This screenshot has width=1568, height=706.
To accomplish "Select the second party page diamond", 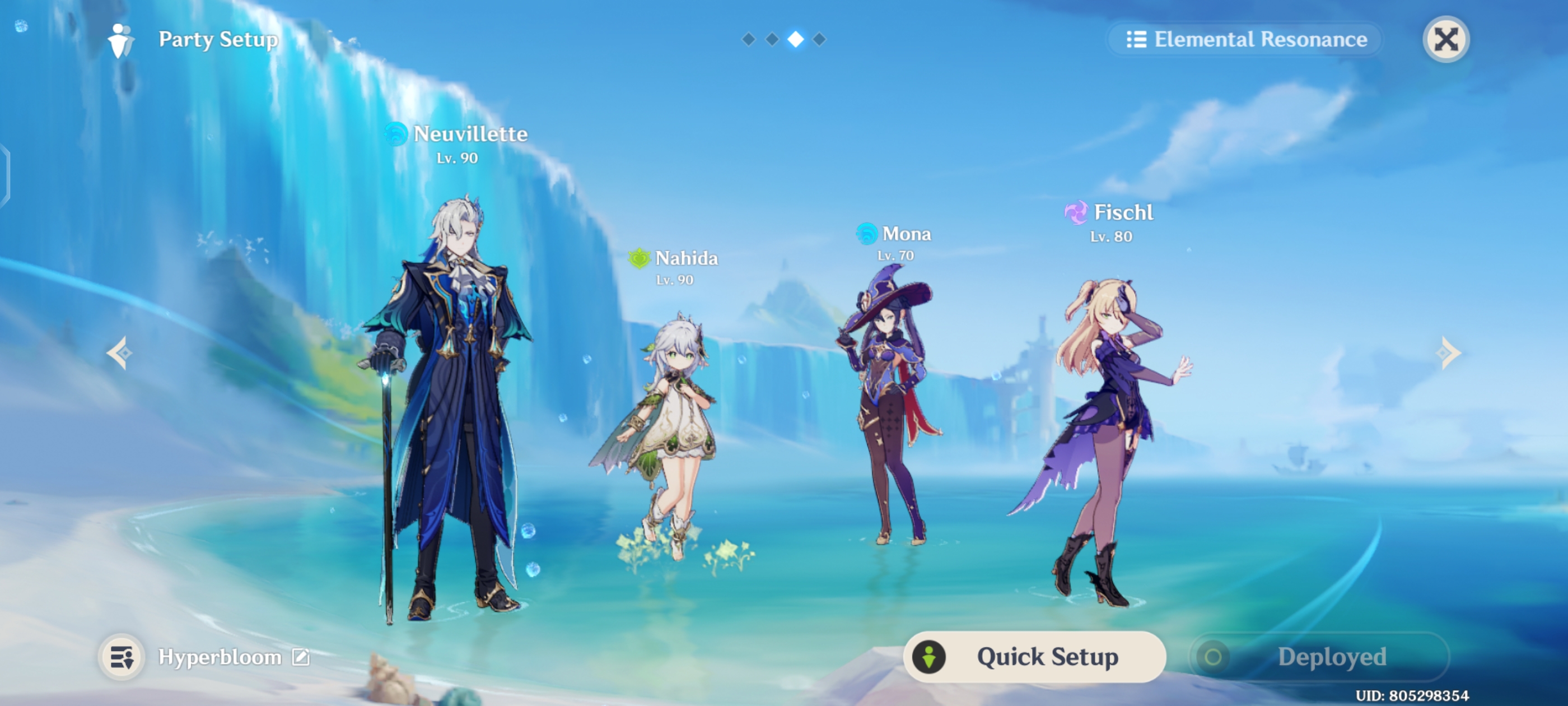I will point(771,40).
